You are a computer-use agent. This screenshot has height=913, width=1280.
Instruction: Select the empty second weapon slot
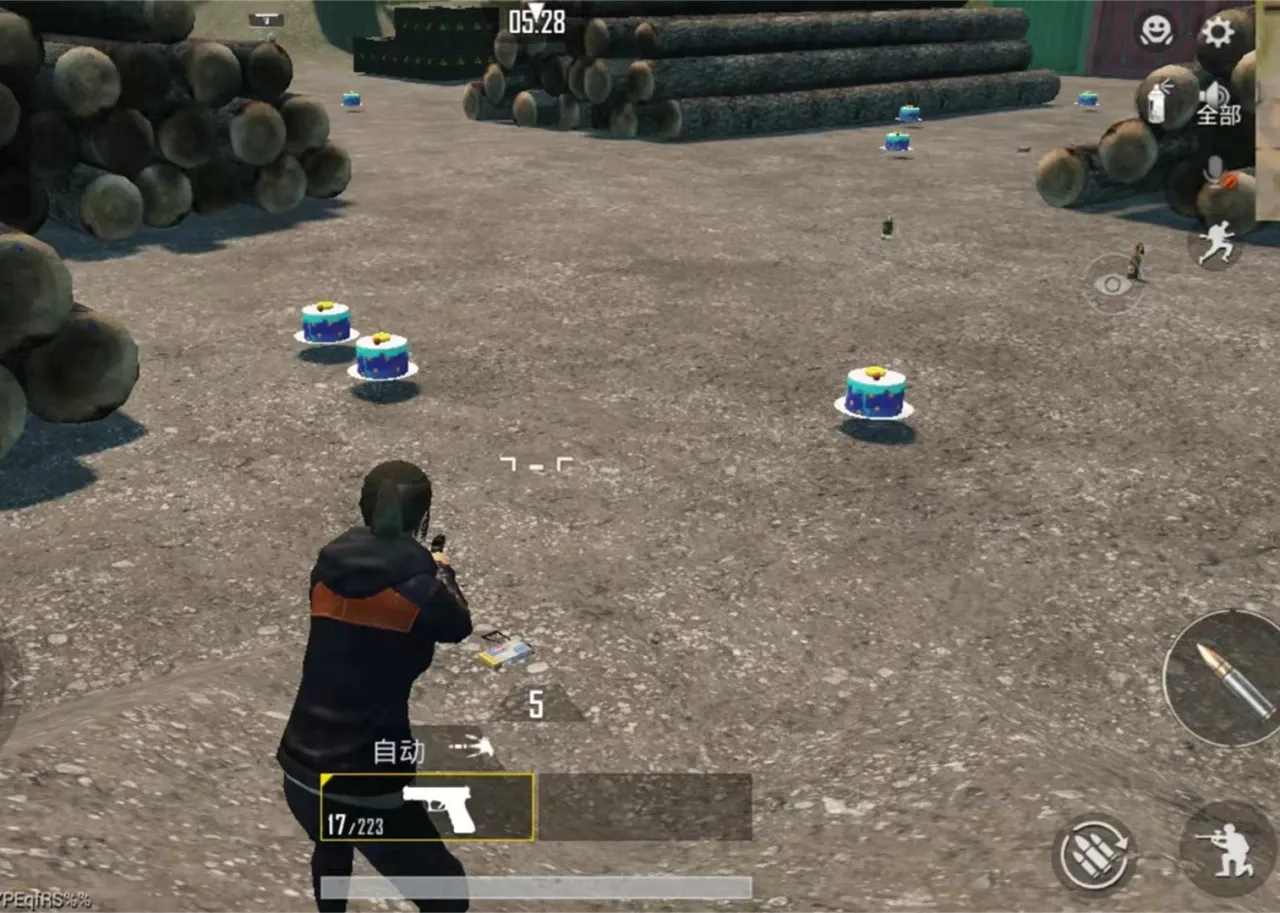pos(643,808)
